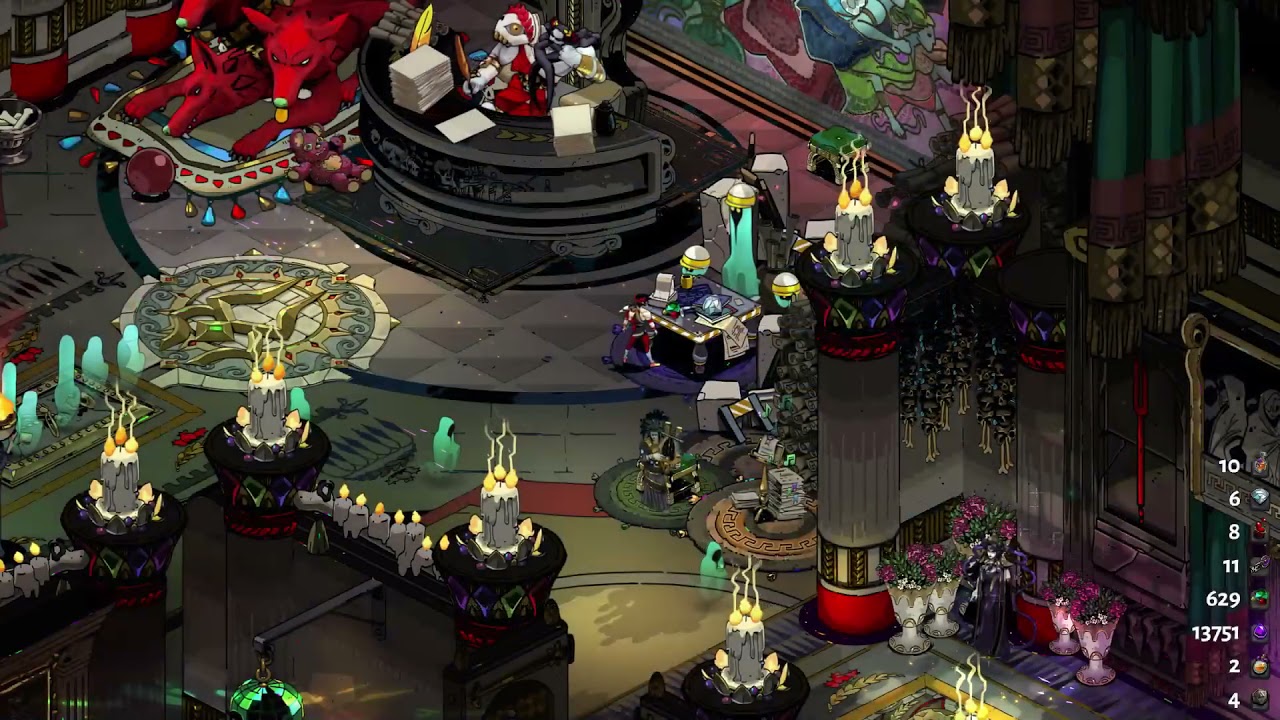Select the grey stone resource icon
1280x720 pixels.
pyautogui.click(x=1260, y=699)
